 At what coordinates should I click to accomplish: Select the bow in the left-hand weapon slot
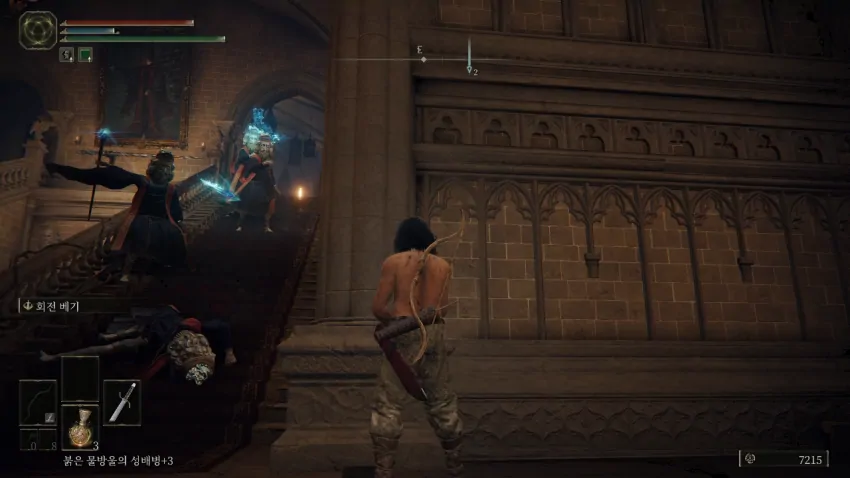click(38, 402)
